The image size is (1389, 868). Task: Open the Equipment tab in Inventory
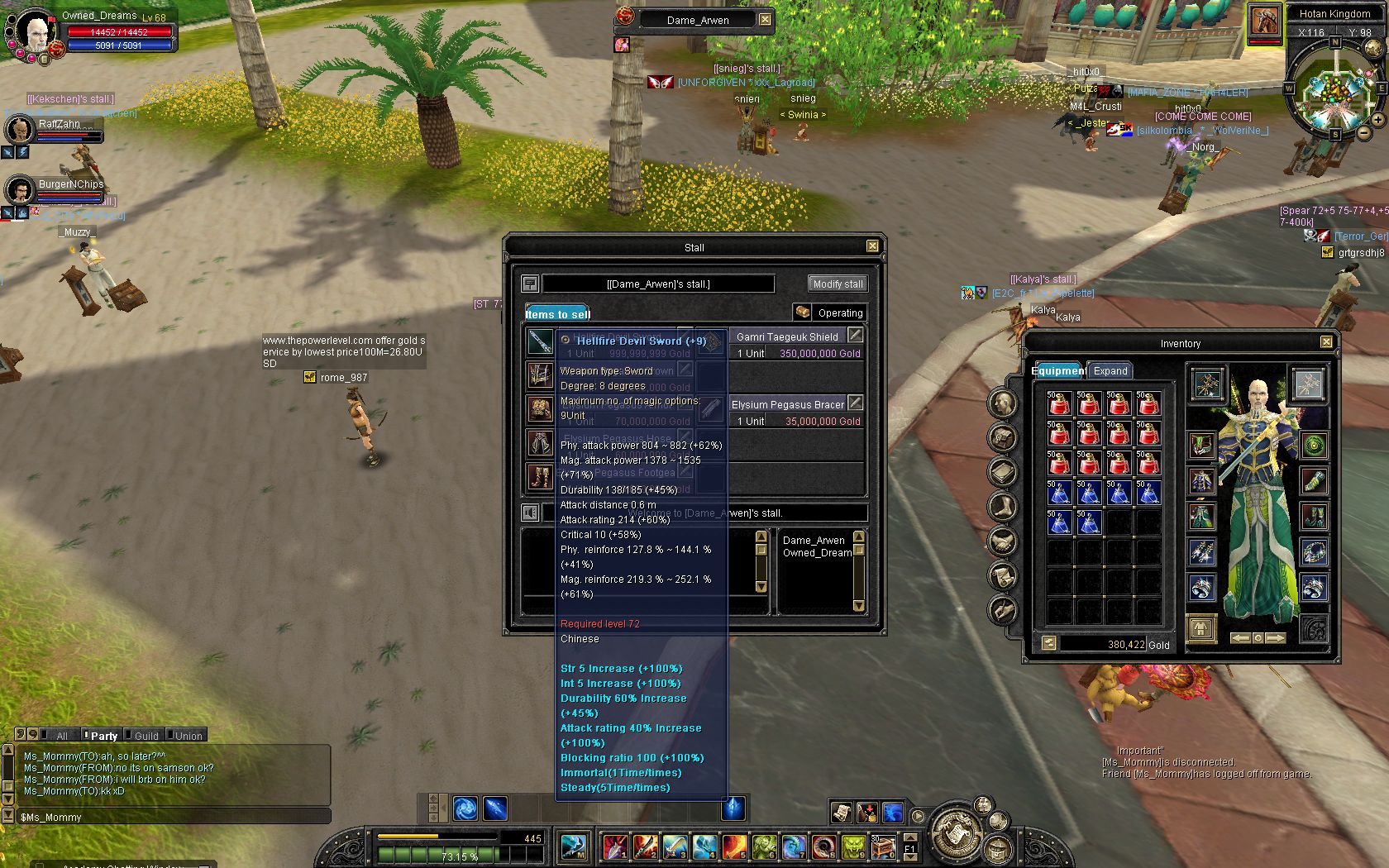[1058, 371]
